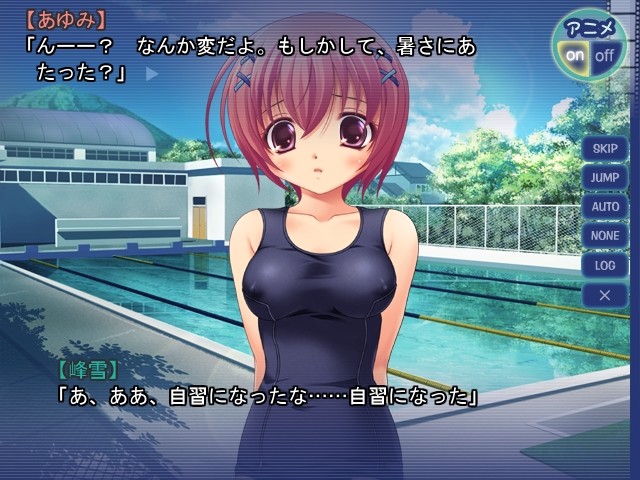Activate the JUMP button
The width and height of the screenshot is (640, 480).
[605, 178]
